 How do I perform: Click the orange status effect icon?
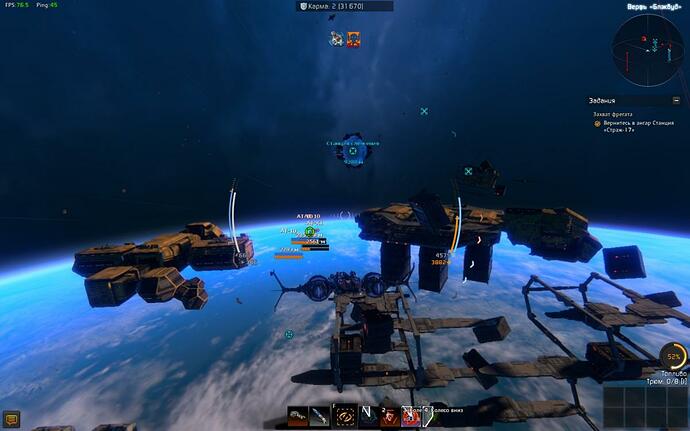pos(354,39)
